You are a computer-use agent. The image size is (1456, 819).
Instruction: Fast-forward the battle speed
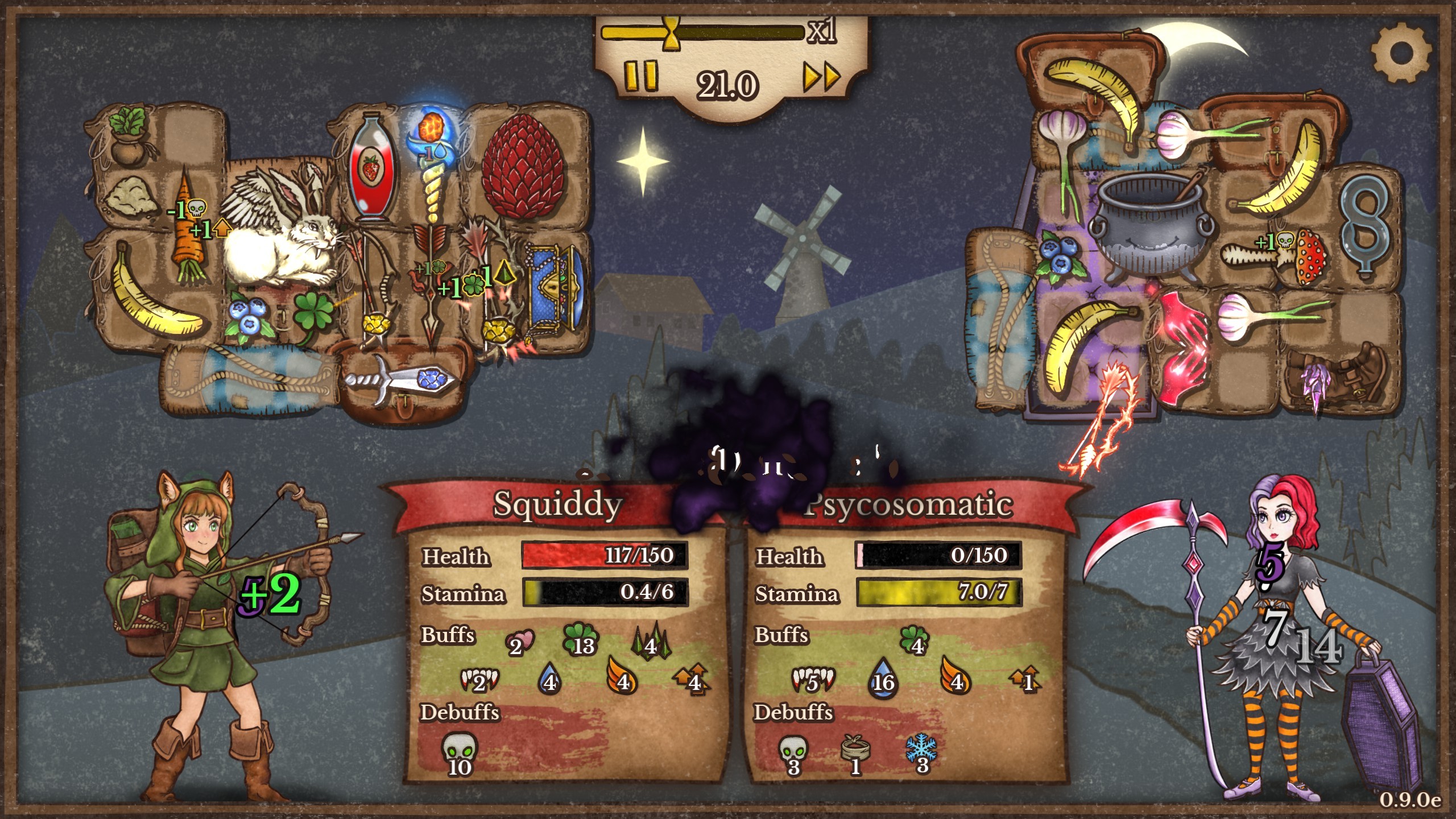pyautogui.click(x=821, y=77)
